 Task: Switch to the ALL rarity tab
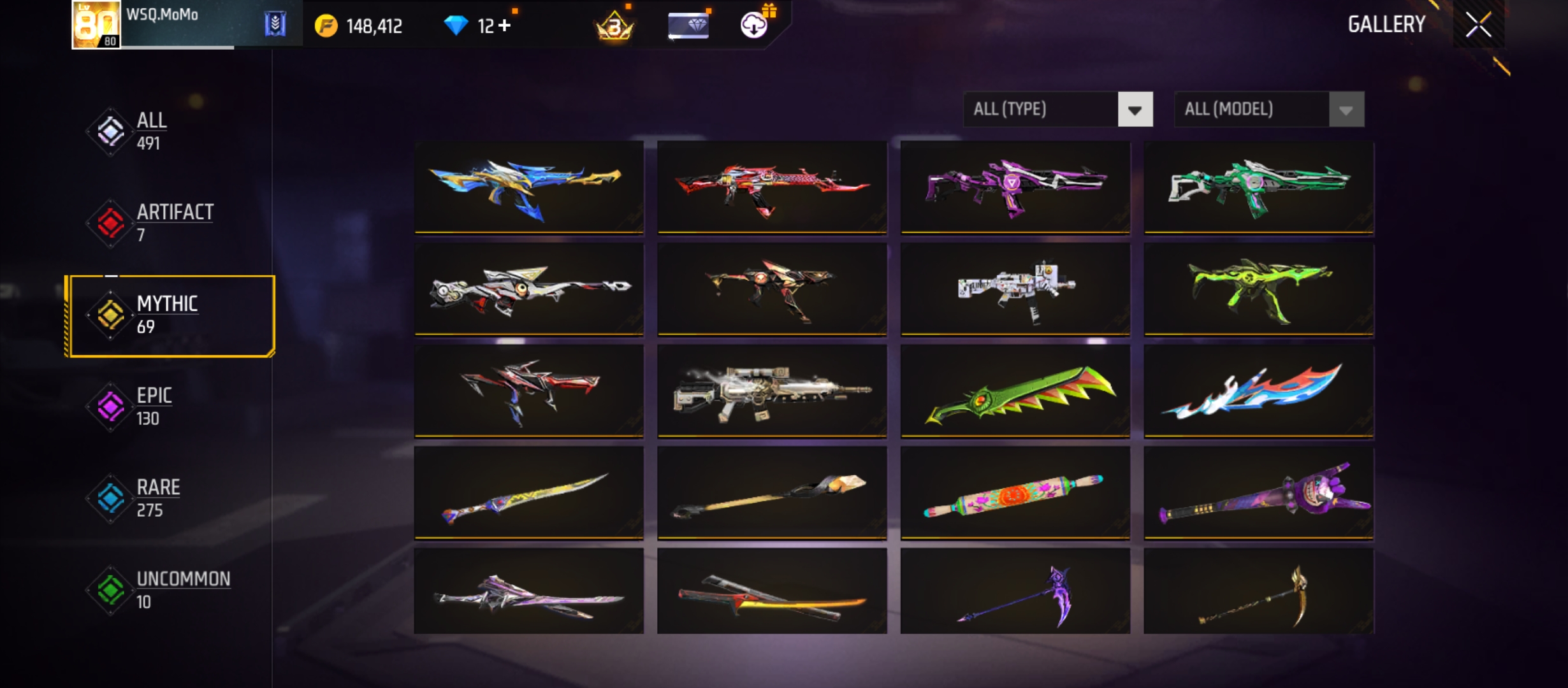(152, 131)
